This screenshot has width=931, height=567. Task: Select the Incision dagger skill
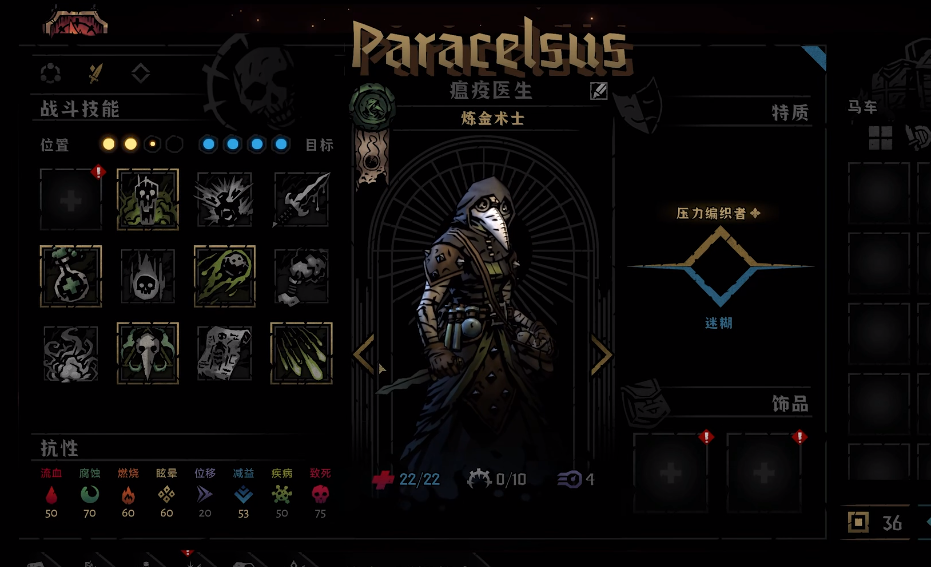[x=301, y=199]
